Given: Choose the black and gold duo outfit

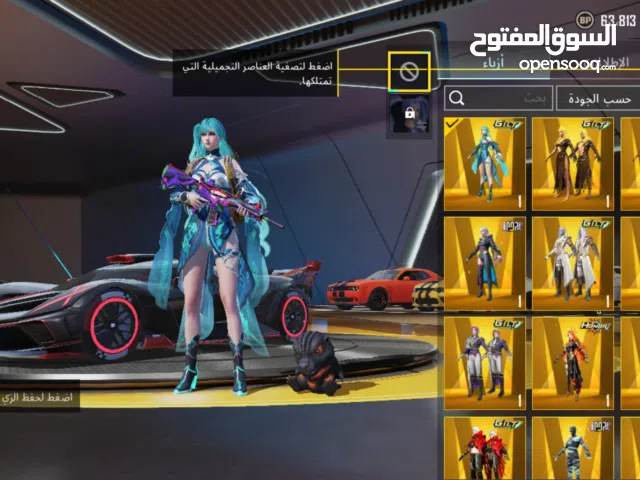Looking at the screenshot, I should pyautogui.click(x=572, y=163).
